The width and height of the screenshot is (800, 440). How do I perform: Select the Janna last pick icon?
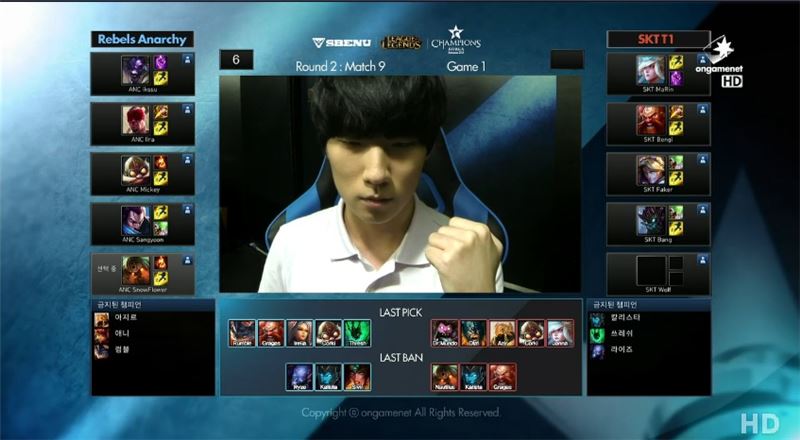560,333
